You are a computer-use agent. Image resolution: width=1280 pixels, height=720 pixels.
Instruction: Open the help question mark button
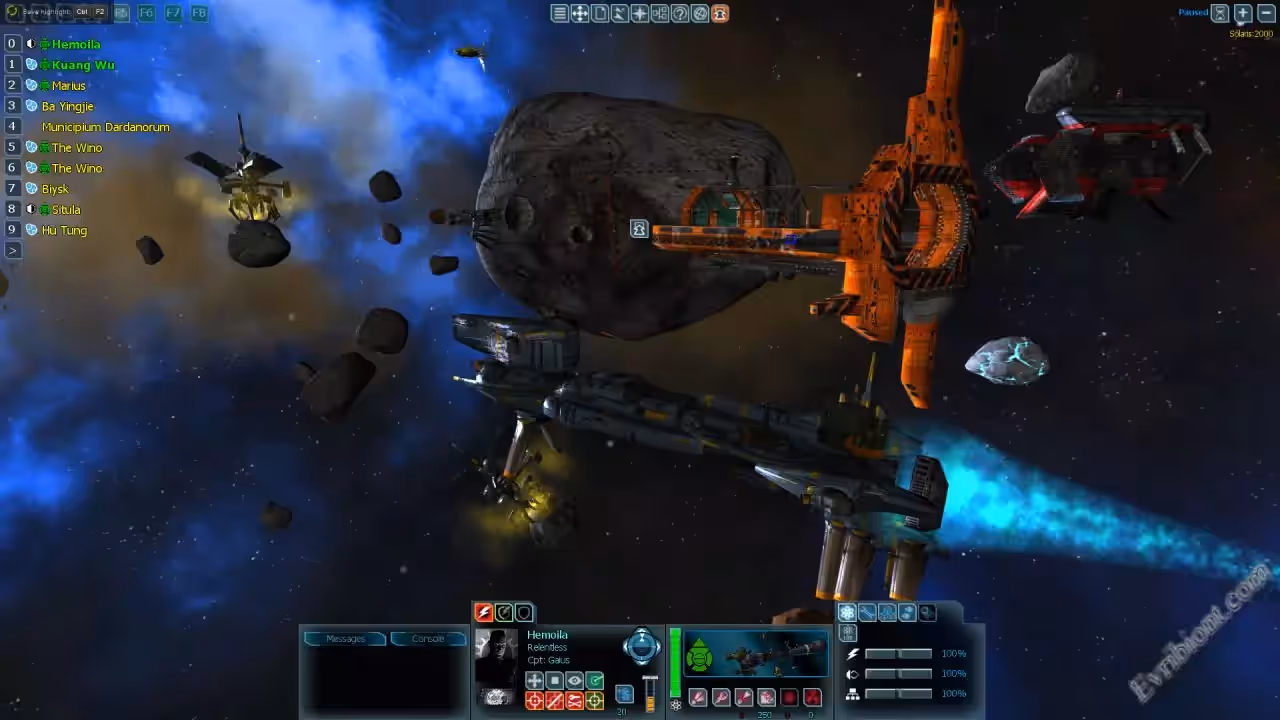pyautogui.click(x=680, y=13)
